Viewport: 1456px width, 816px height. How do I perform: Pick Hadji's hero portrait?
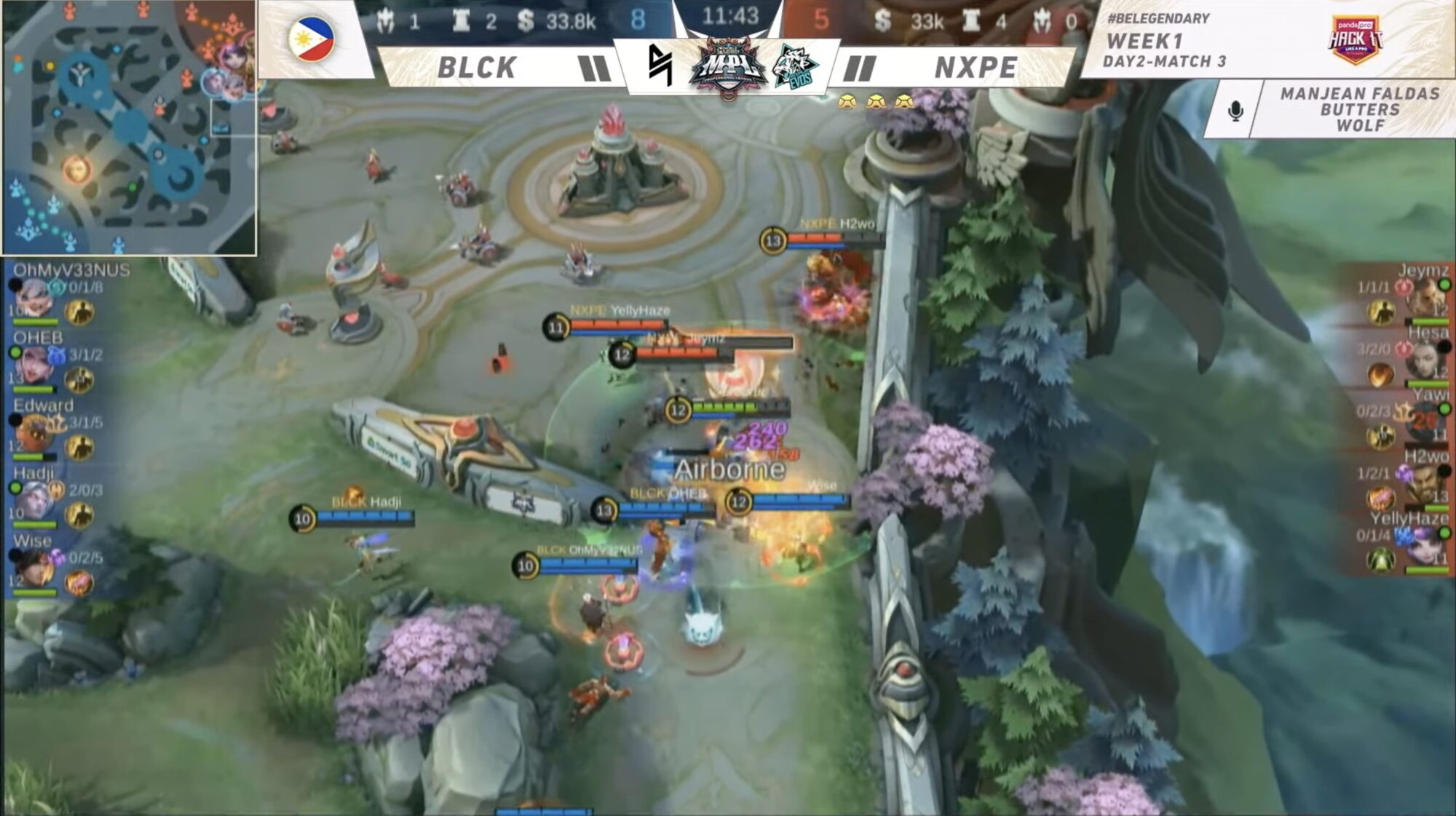(x=32, y=501)
